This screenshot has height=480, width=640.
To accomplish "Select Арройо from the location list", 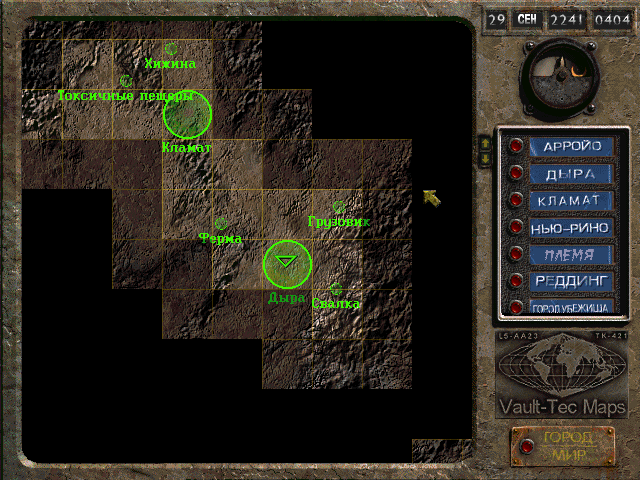I will (571, 146).
